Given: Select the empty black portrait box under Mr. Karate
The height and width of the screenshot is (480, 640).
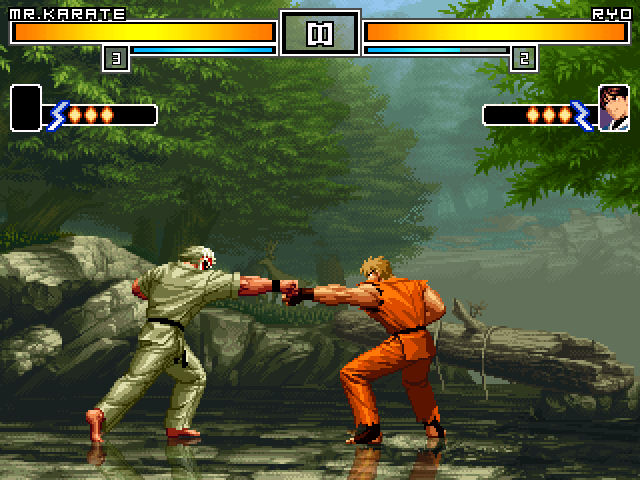Looking at the screenshot, I should [25, 108].
